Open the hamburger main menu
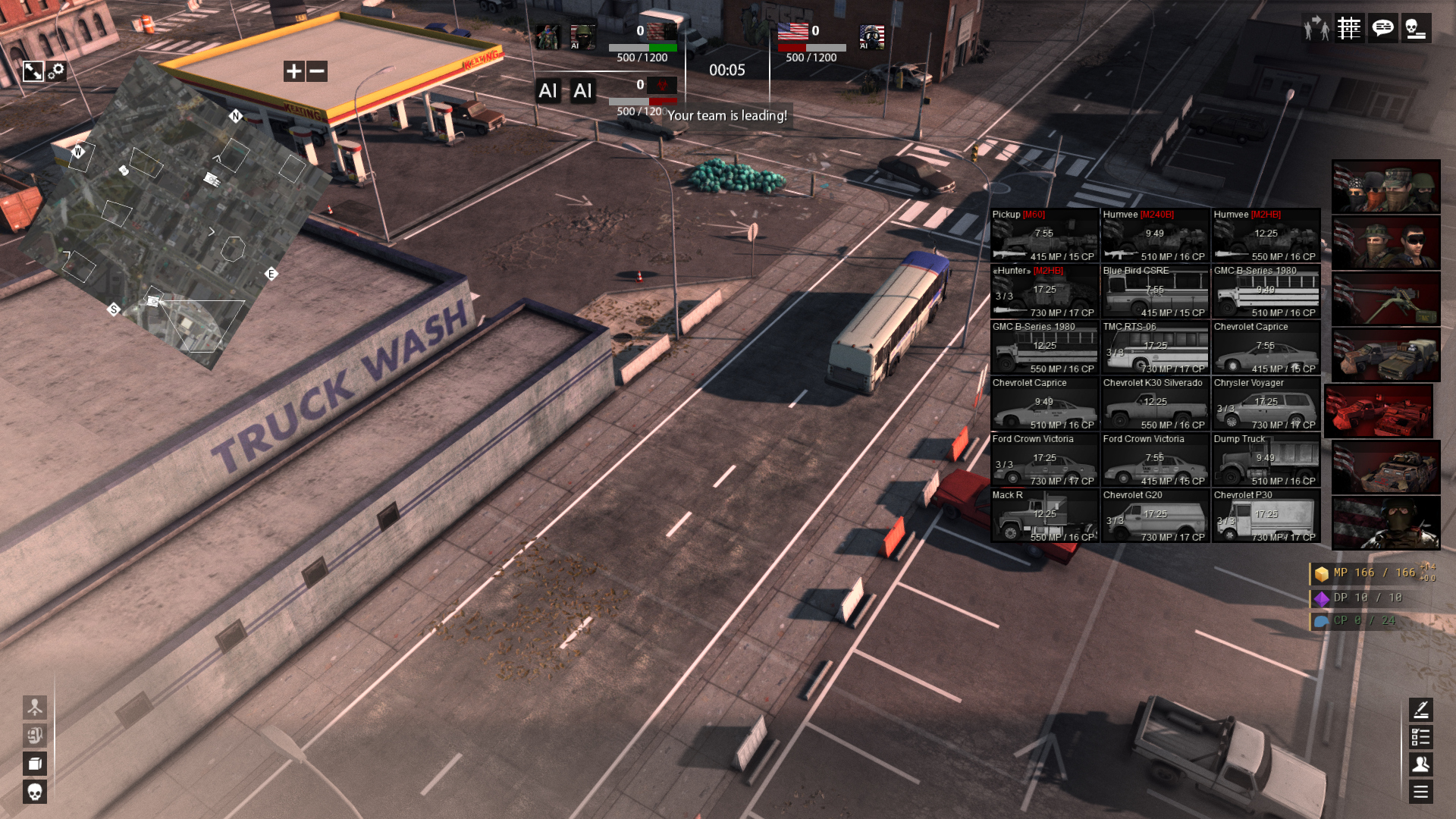The width and height of the screenshot is (1456, 819). tap(1420, 792)
